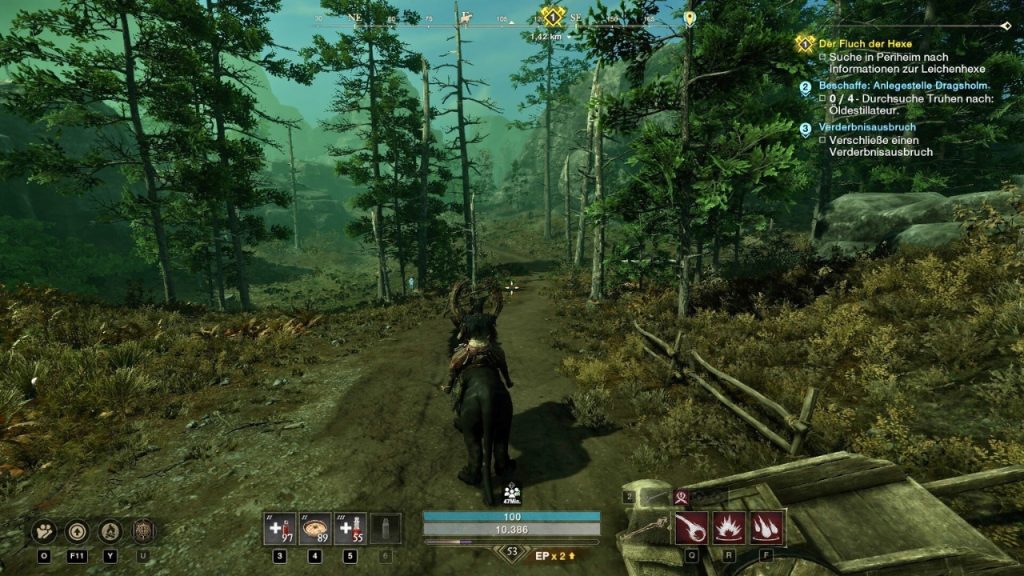Image resolution: width=1024 pixels, height=576 pixels.
Task: Click the pin-shaped location marker on the compass
Action: pos(689,18)
